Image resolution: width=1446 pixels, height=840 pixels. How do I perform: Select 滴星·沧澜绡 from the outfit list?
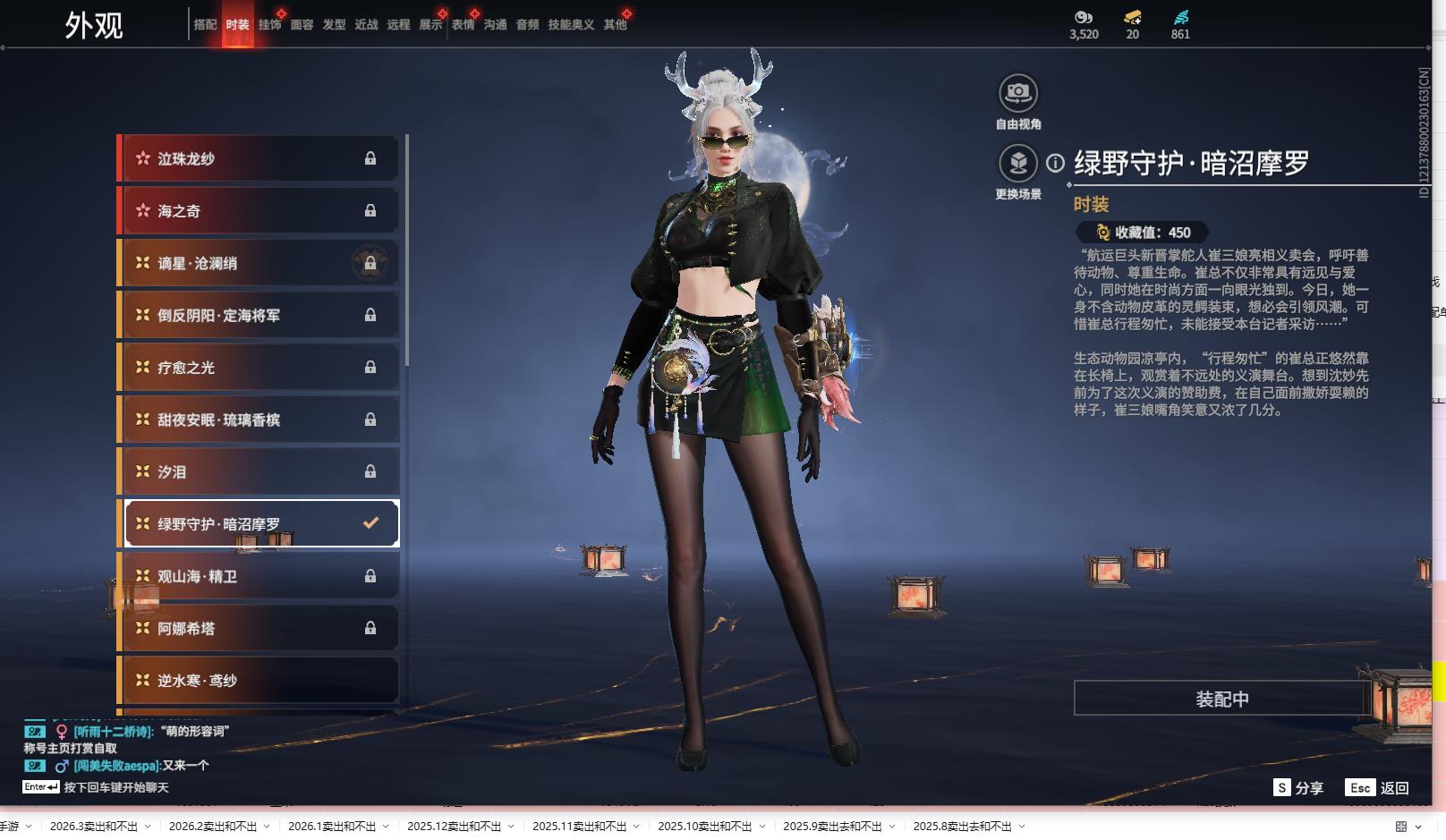click(x=259, y=263)
